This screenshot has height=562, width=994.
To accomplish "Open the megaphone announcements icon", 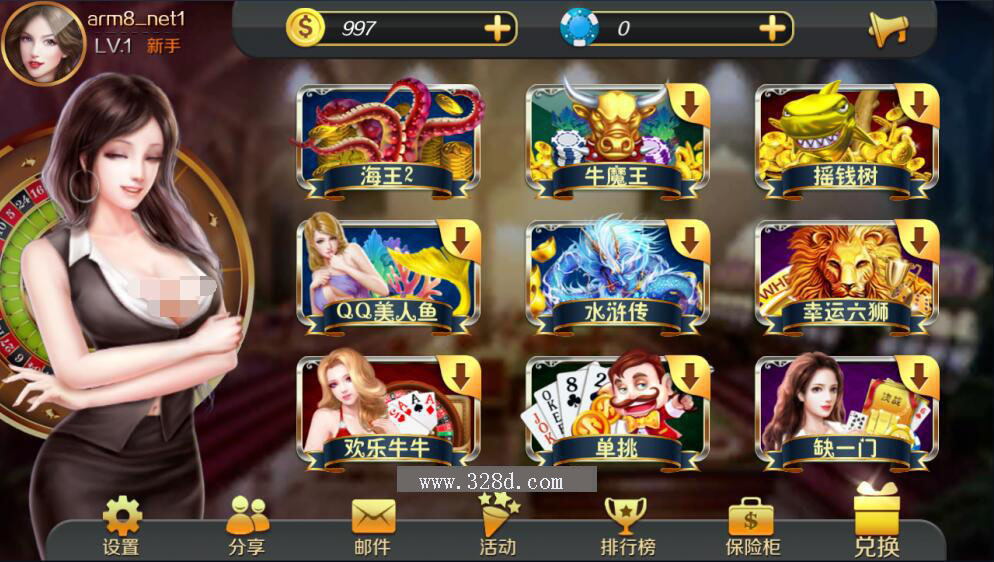I will (x=886, y=29).
